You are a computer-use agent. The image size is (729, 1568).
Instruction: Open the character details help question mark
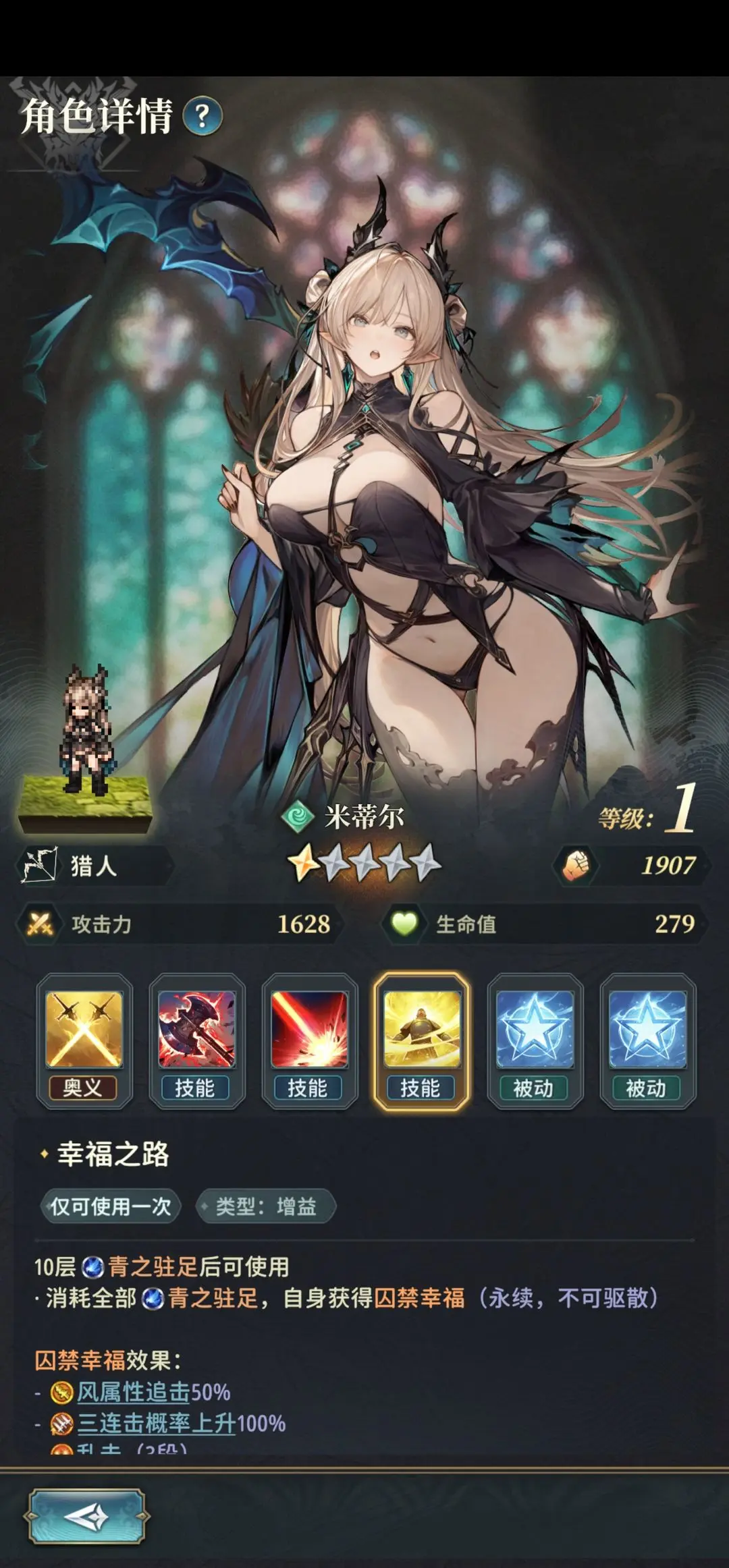pyautogui.click(x=202, y=117)
